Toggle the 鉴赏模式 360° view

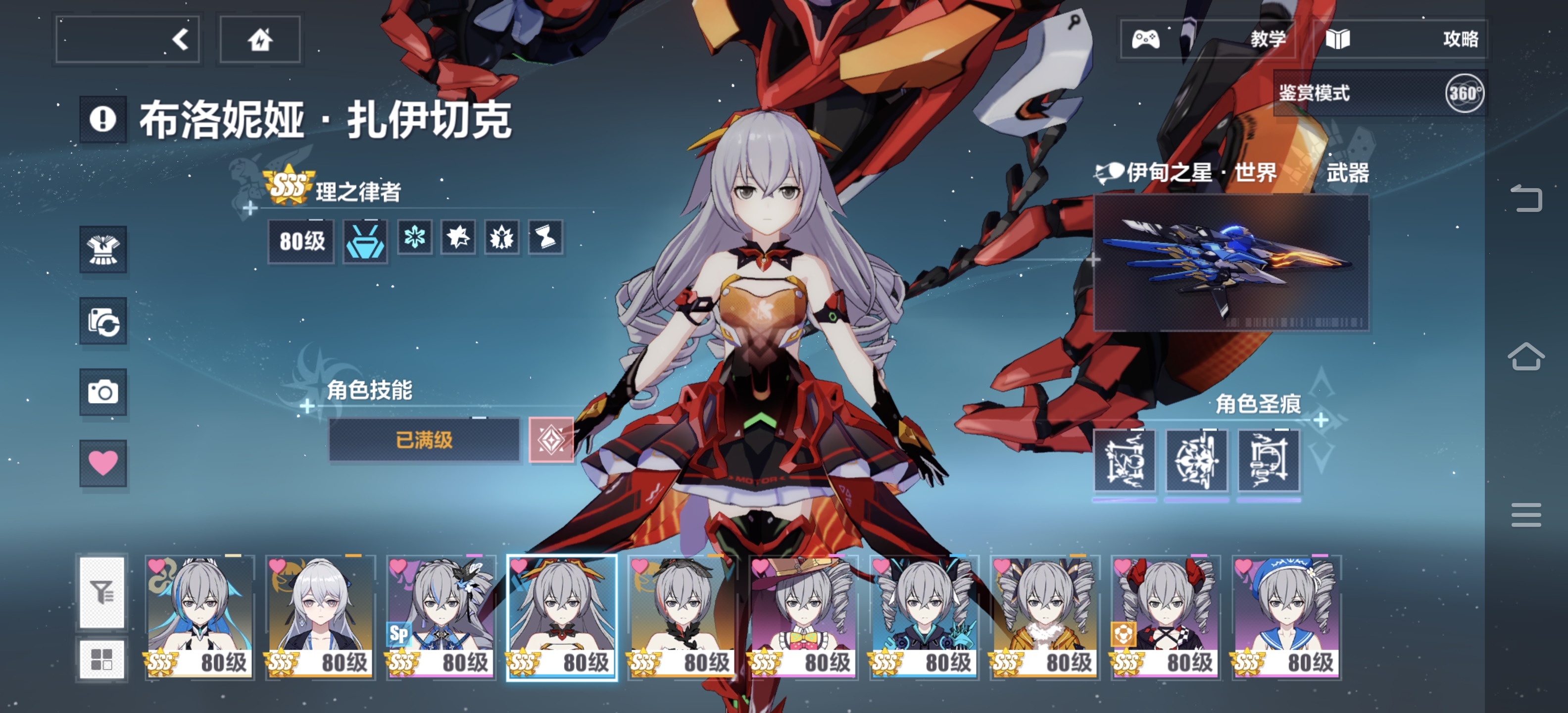(1463, 93)
